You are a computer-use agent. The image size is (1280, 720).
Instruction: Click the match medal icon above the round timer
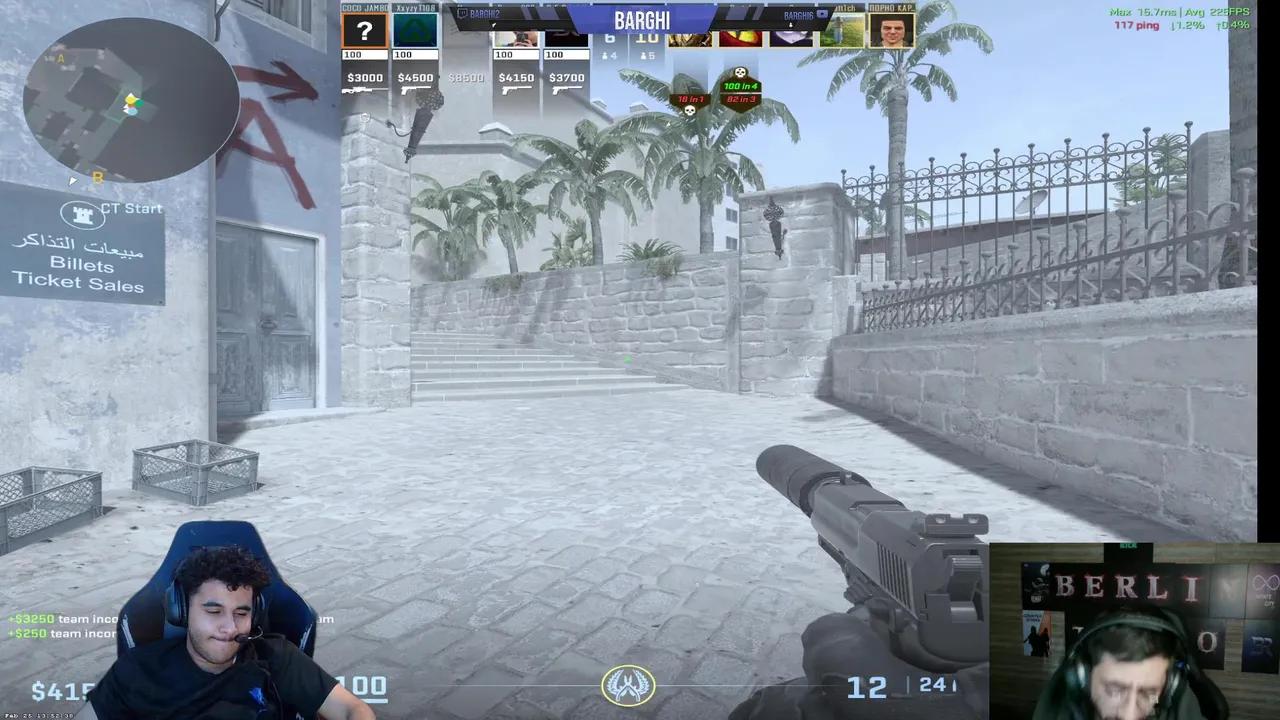pyautogui.click(x=628, y=686)
